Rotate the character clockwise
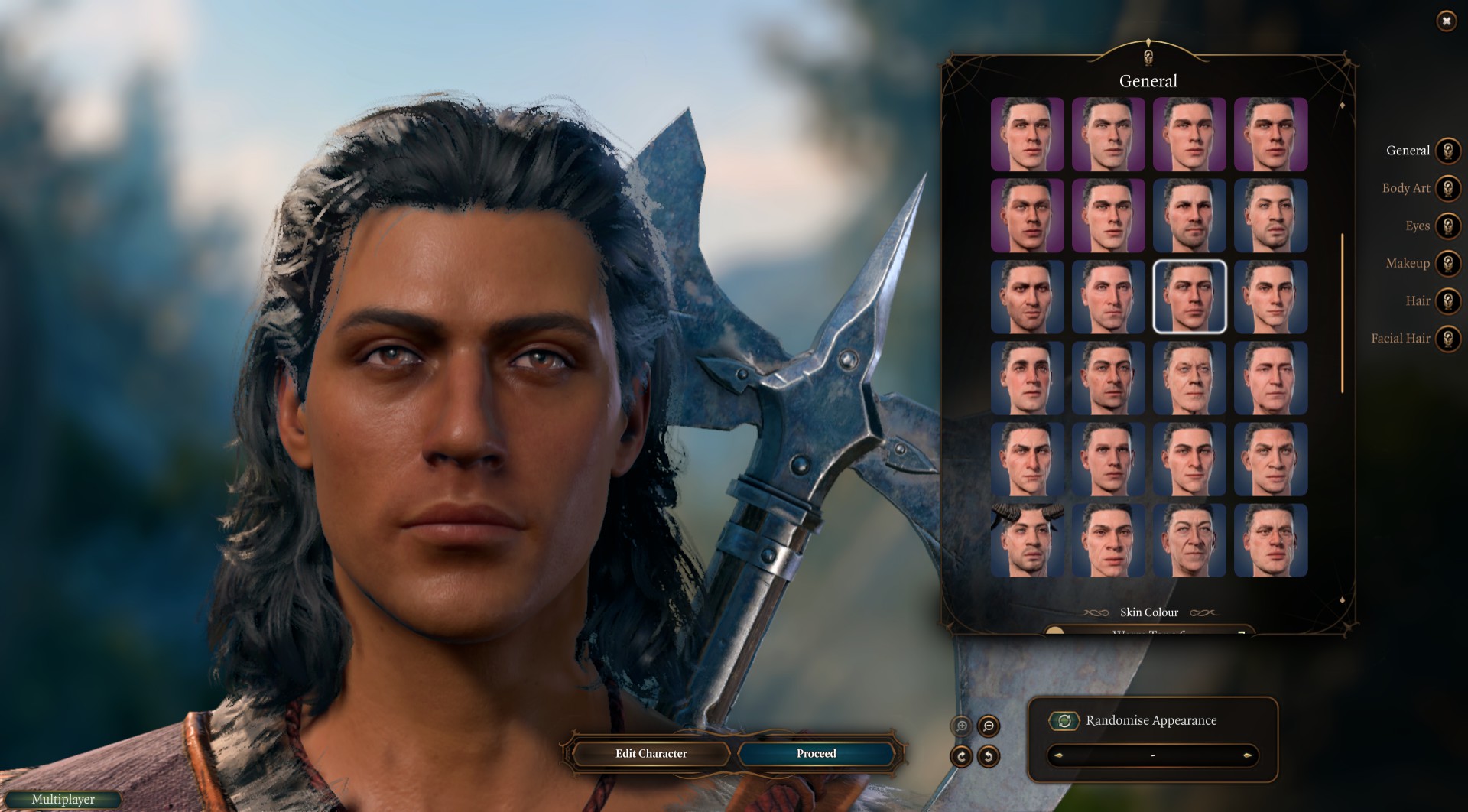 point(961,757)
